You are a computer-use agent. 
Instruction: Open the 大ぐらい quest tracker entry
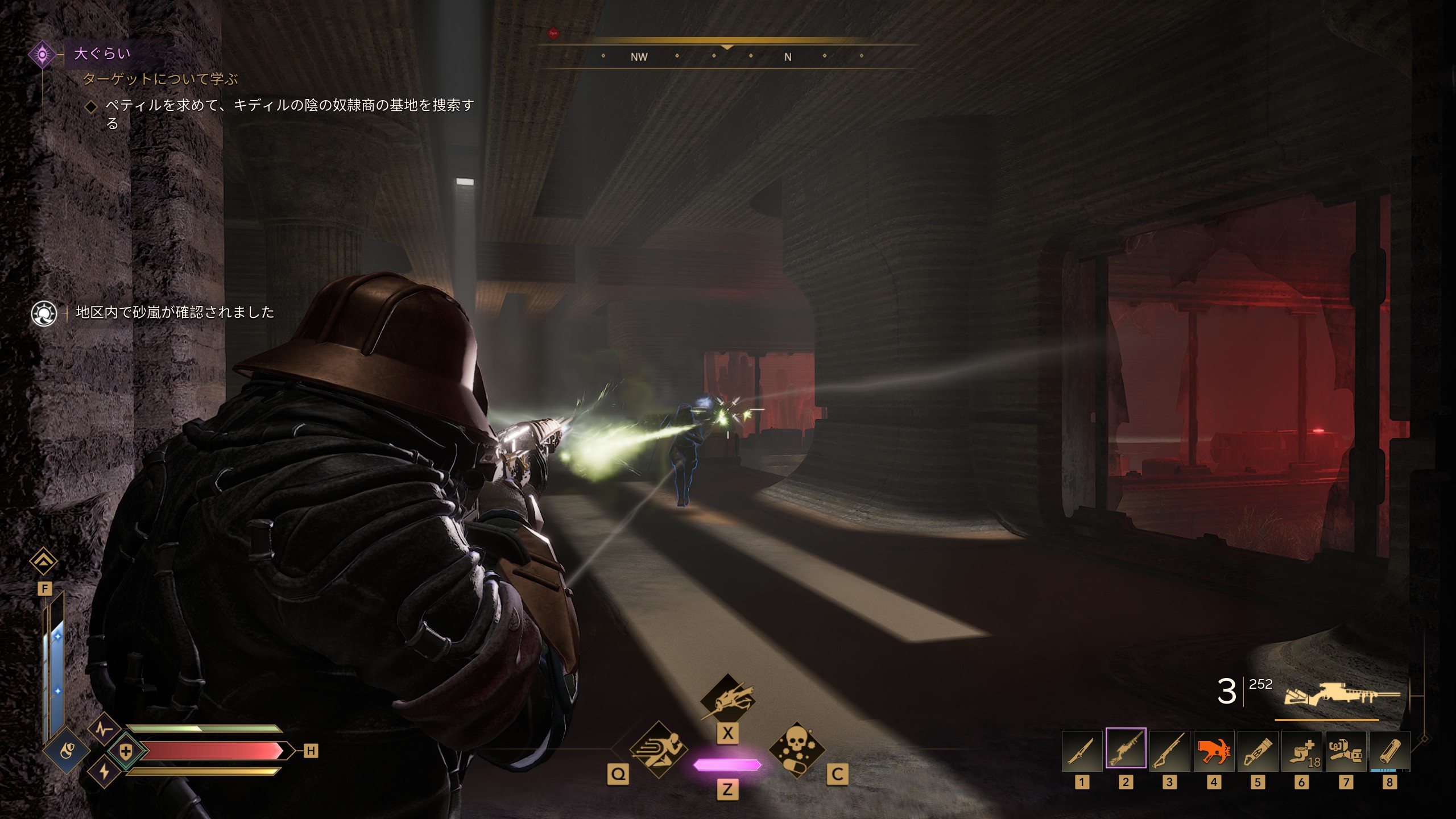click(102, 54)
